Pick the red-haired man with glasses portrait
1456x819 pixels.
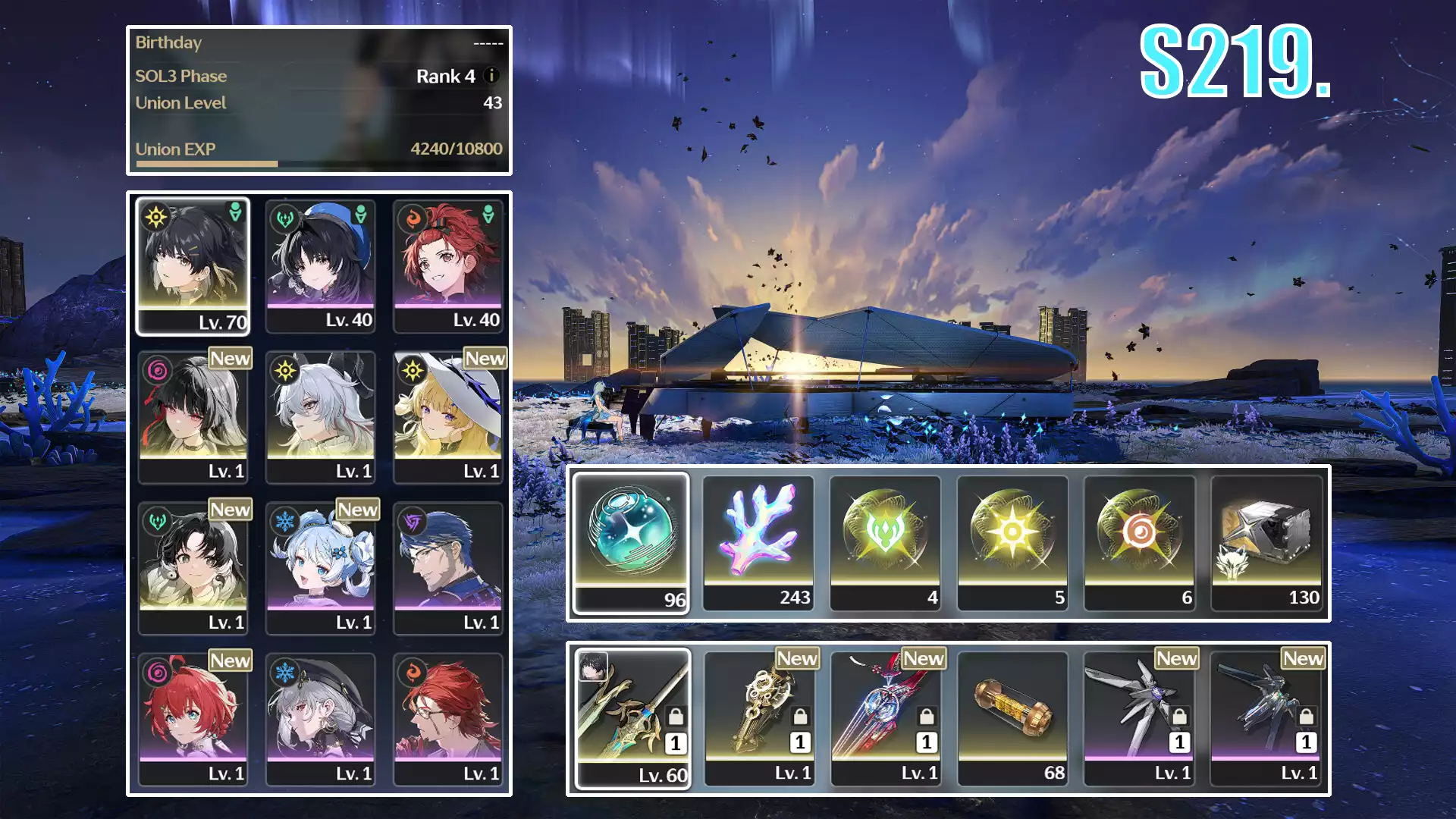447,718
